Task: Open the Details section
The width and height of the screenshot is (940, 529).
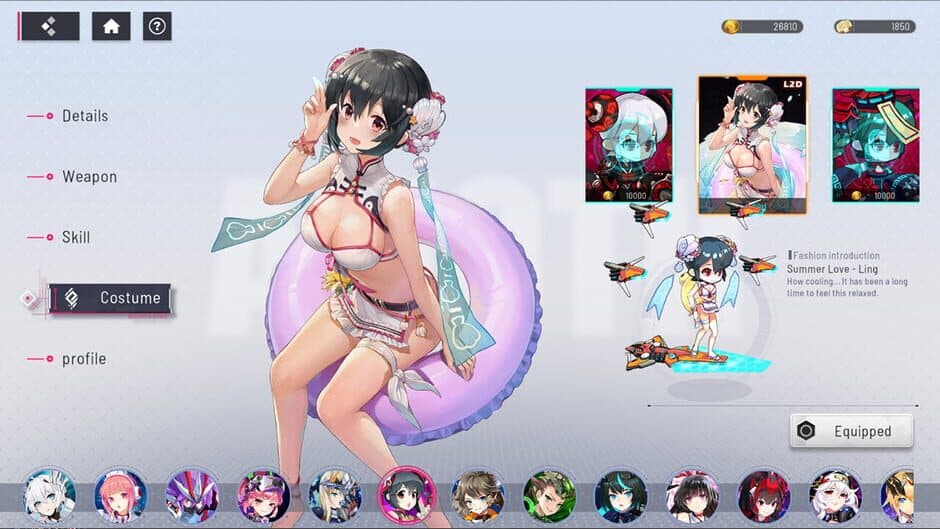Action: tap(84, 116)
